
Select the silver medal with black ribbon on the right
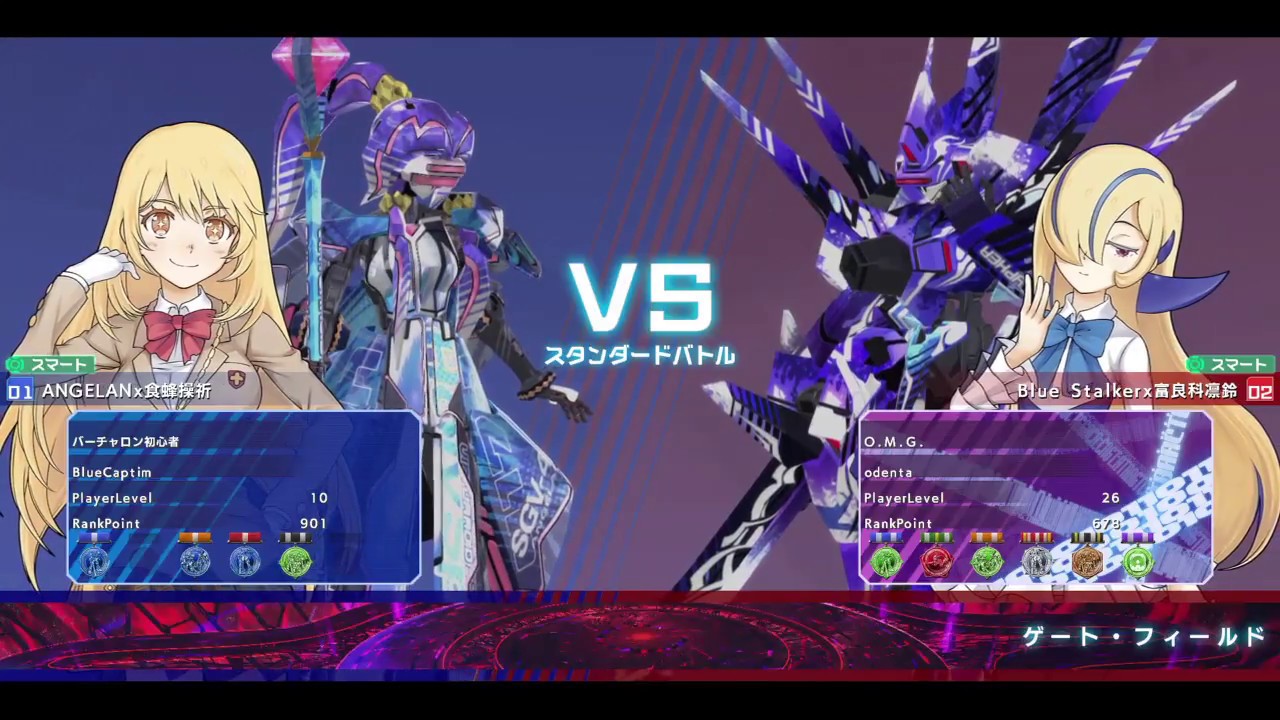click(x=1037, y=562)
